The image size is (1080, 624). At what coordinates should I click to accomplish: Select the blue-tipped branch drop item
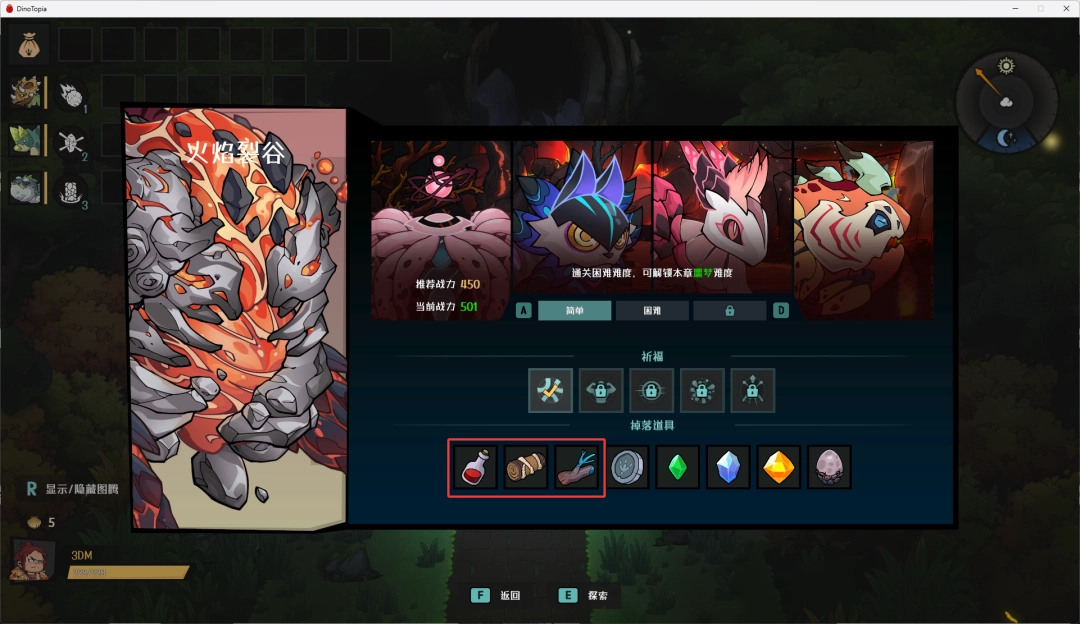click(578, 467)
